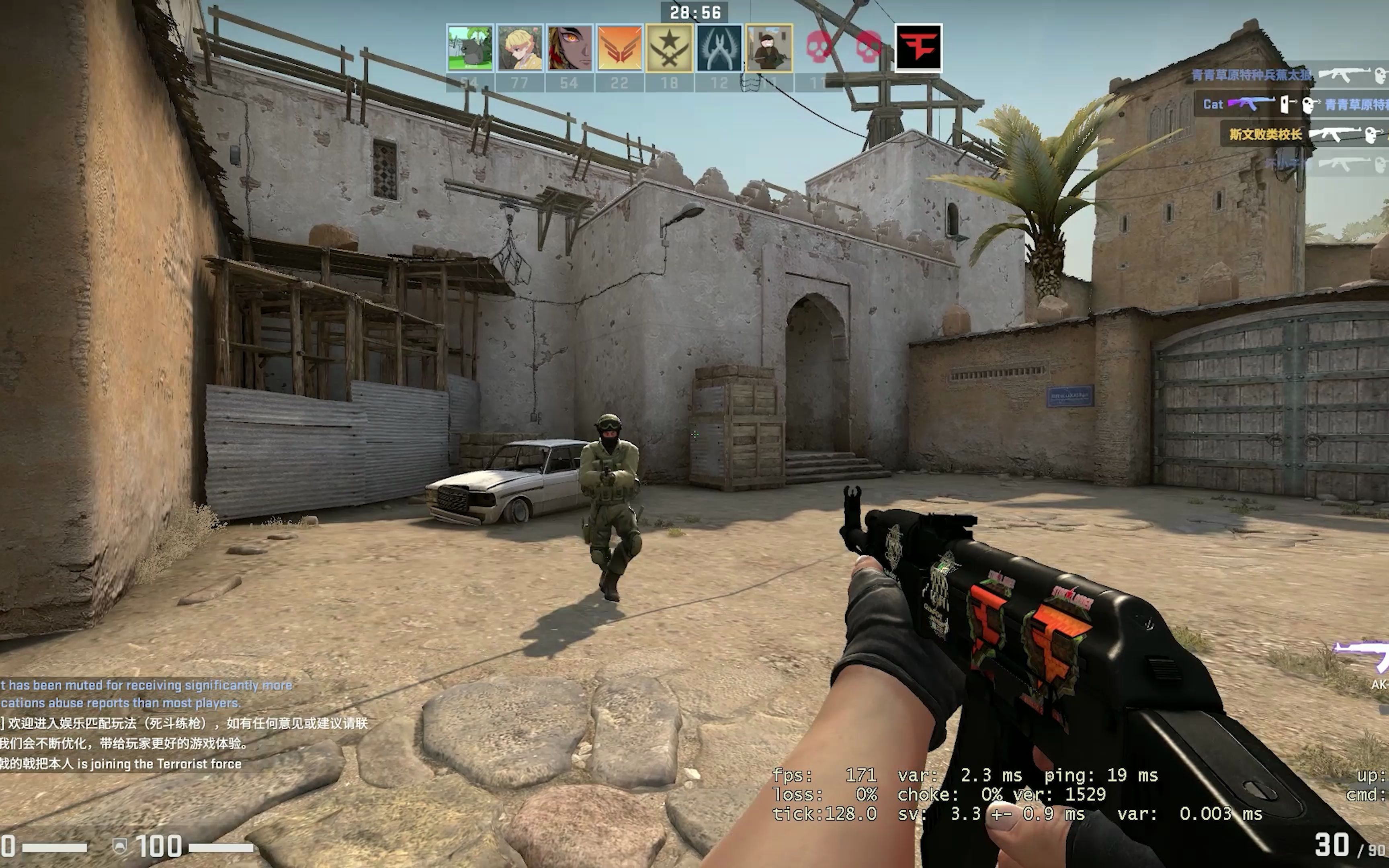Select the star-and-crossed-swords avatar

click(x=668, y=49)
